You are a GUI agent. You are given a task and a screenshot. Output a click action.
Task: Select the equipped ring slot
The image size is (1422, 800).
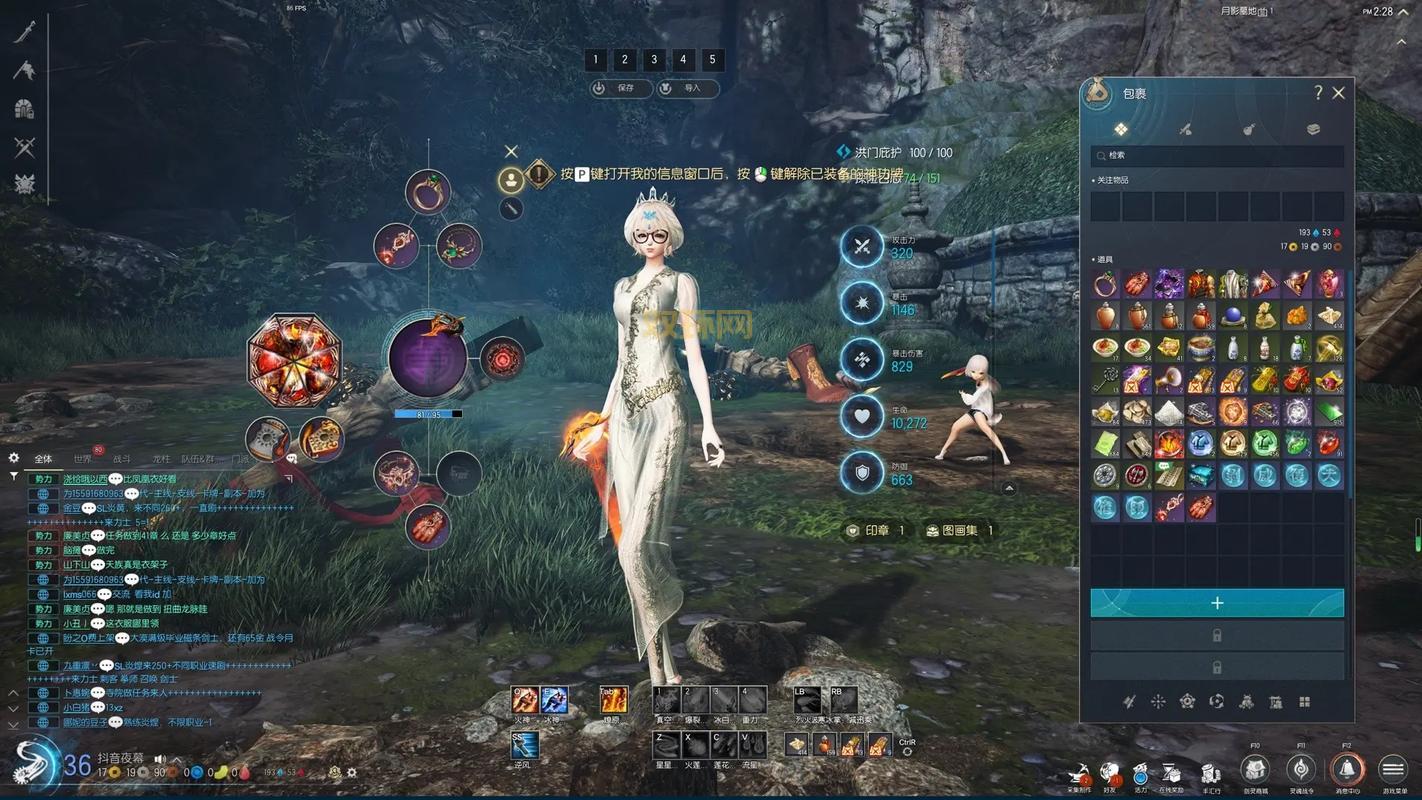(x=428, y=192)
